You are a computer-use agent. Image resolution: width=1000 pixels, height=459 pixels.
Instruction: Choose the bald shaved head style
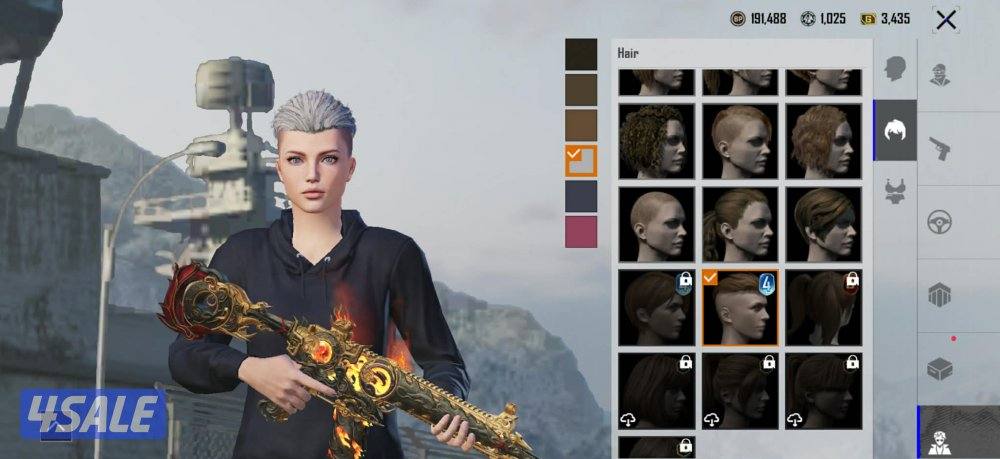pos(656,224)
